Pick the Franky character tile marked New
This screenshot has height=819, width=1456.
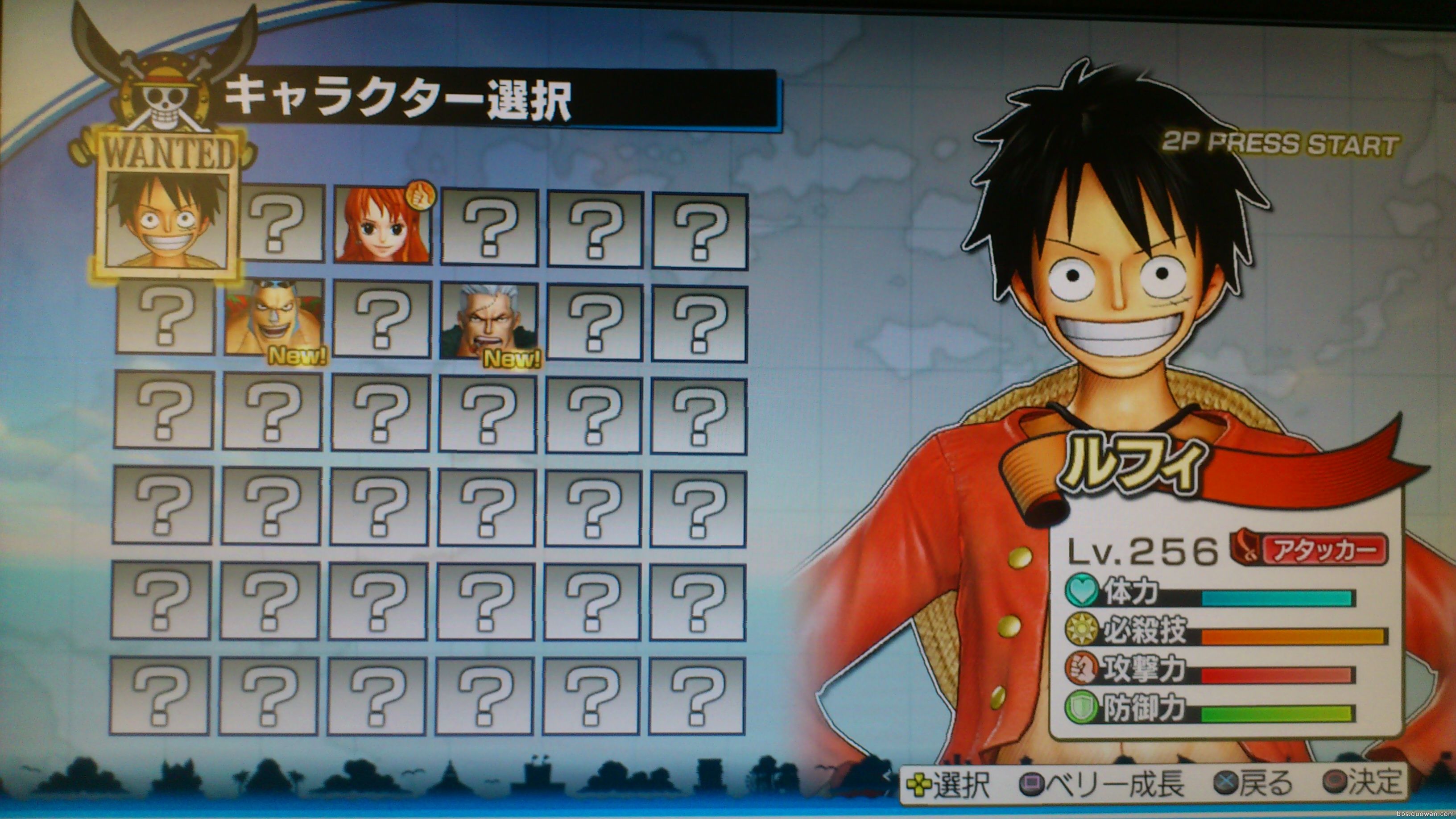pyautogui.click(x=274, y=319)
